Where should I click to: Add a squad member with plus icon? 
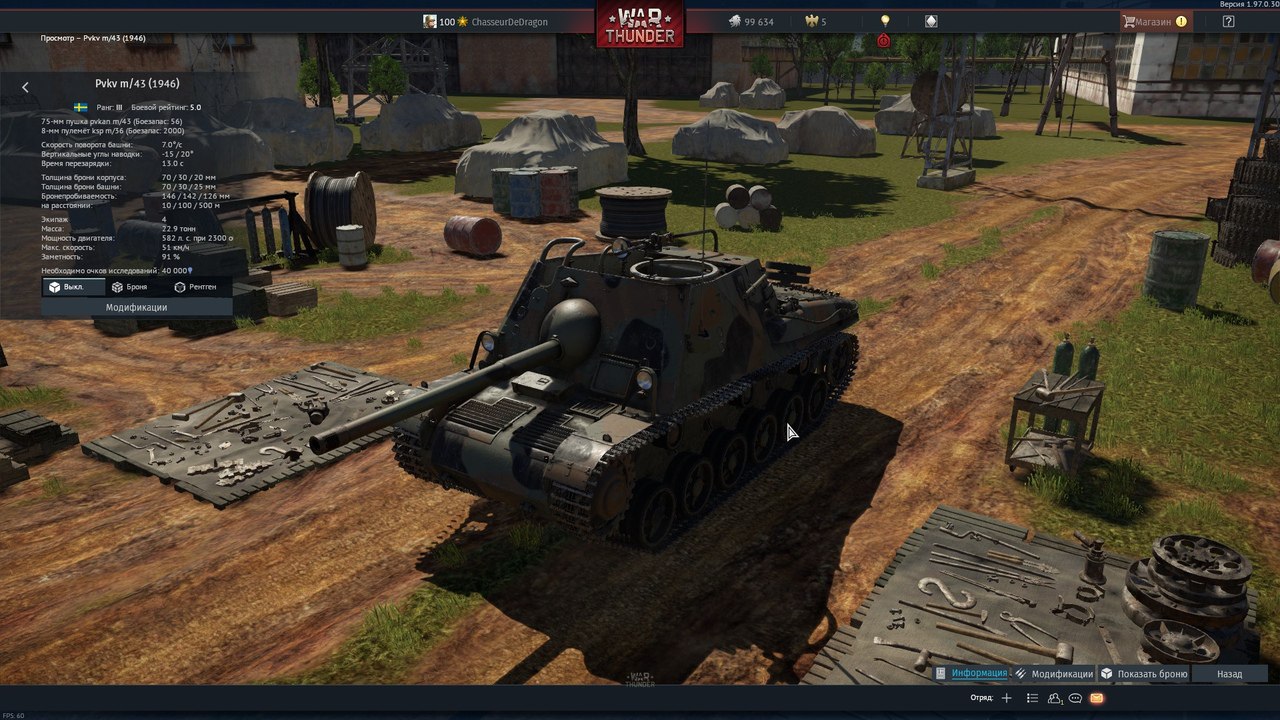(1007, 698)
